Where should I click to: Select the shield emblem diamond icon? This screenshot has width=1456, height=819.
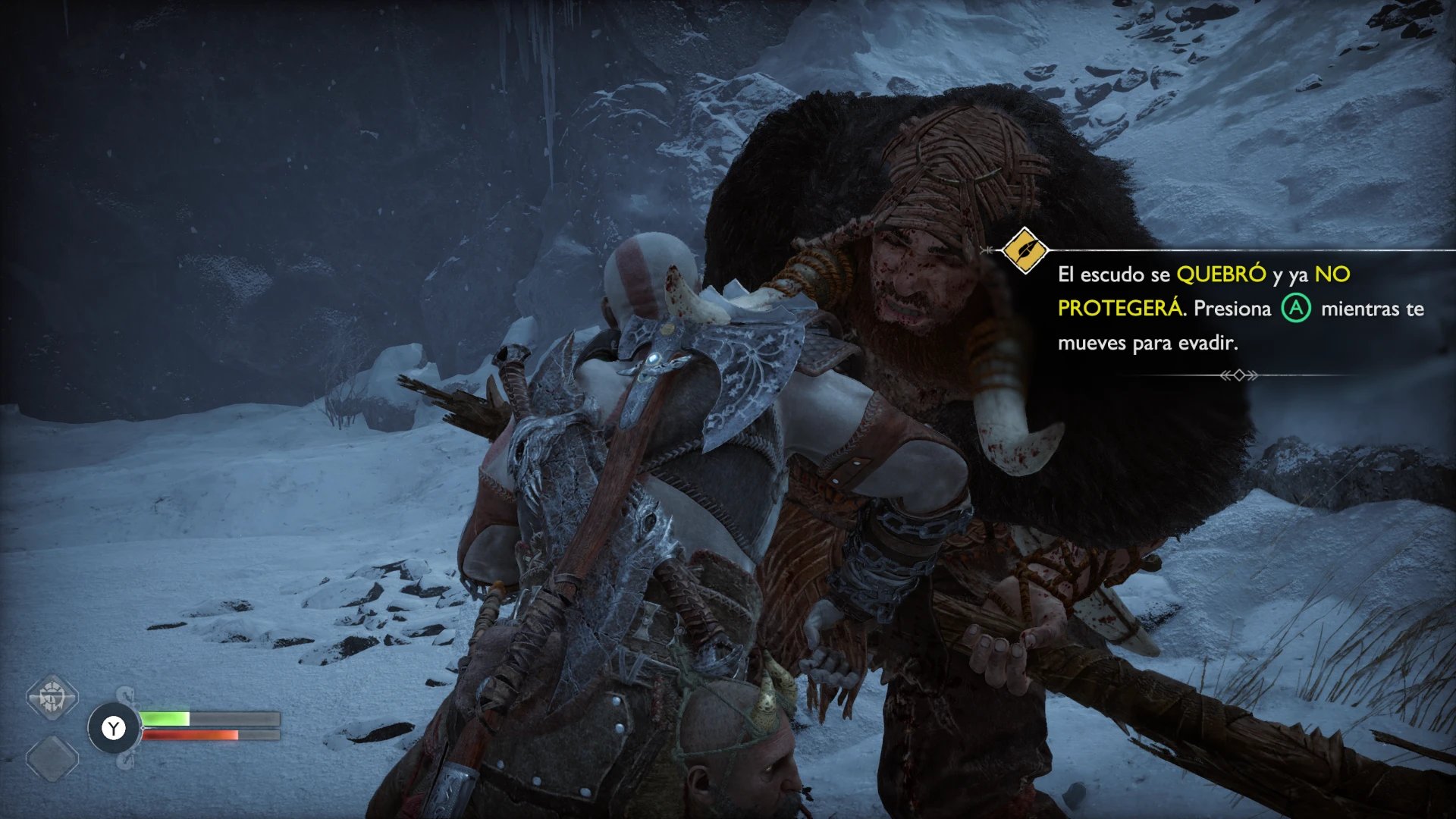[52, 696]
